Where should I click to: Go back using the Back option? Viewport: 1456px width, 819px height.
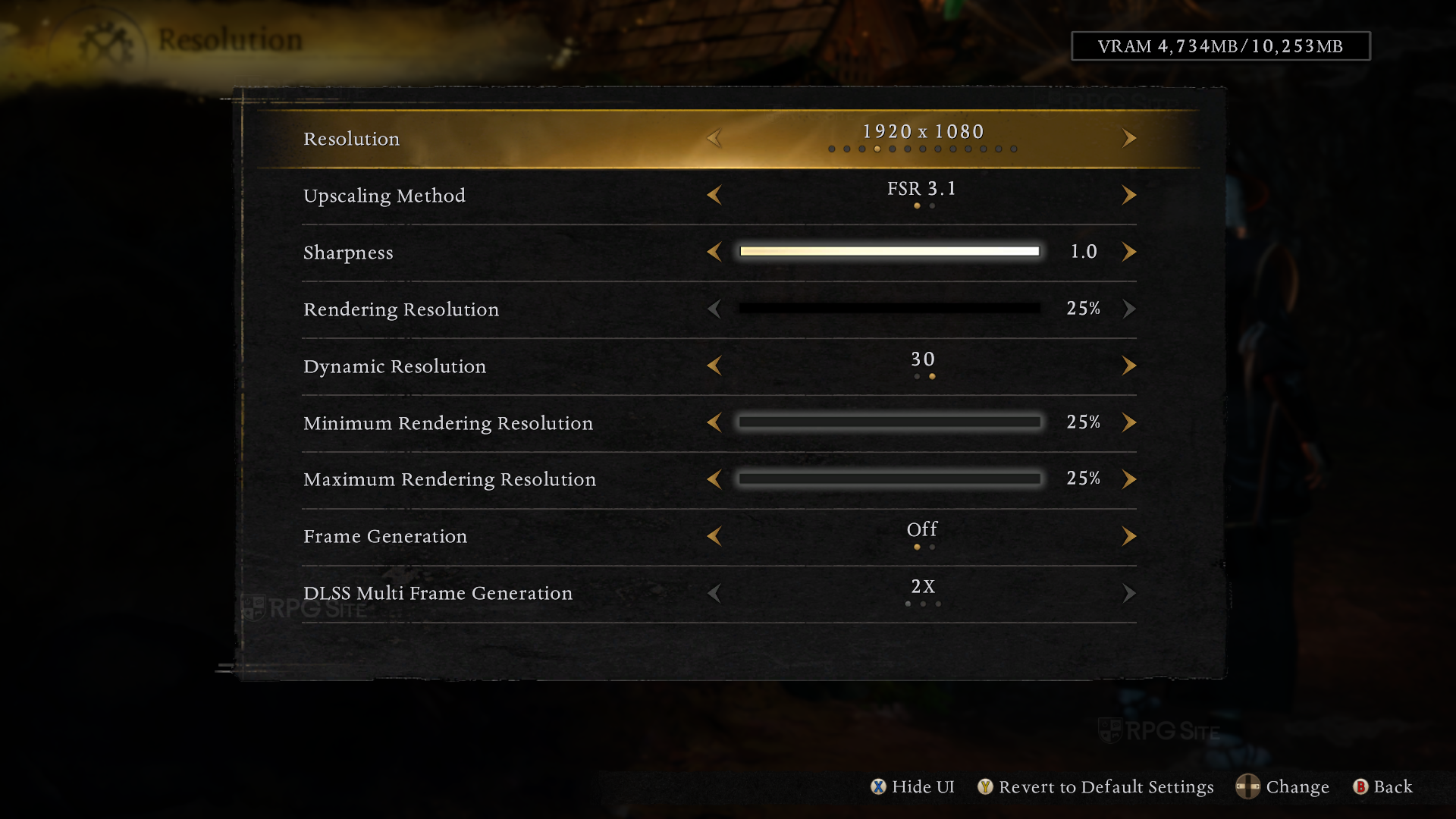(x=1383, y=787)
